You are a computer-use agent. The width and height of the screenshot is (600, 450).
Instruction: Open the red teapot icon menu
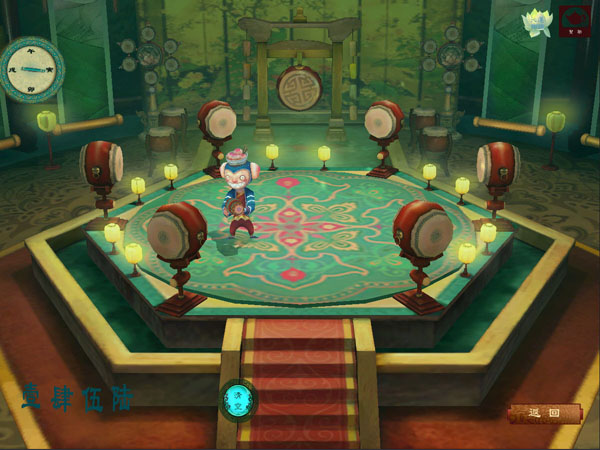(575, 21)
